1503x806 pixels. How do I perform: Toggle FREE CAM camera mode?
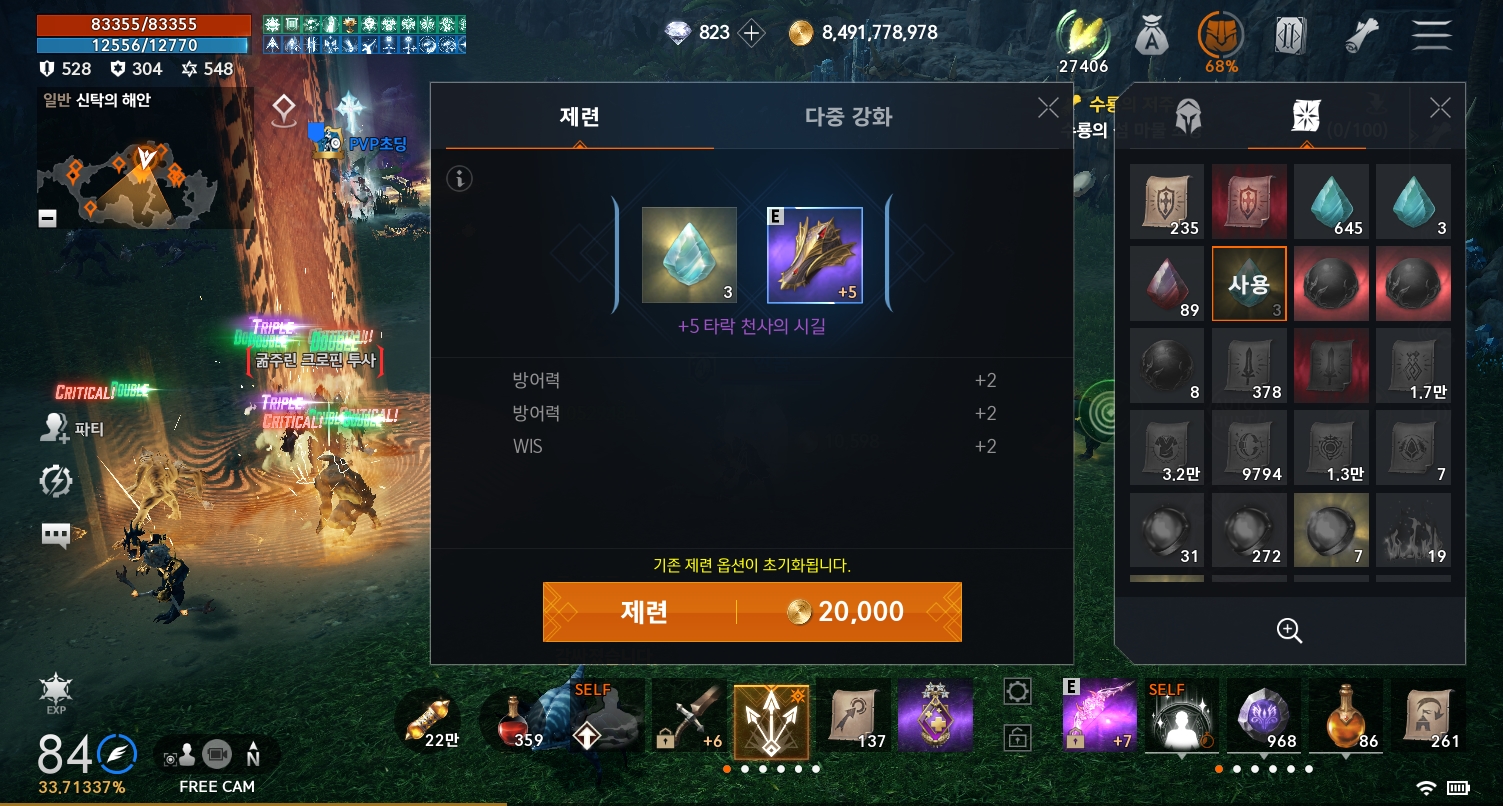215,755
